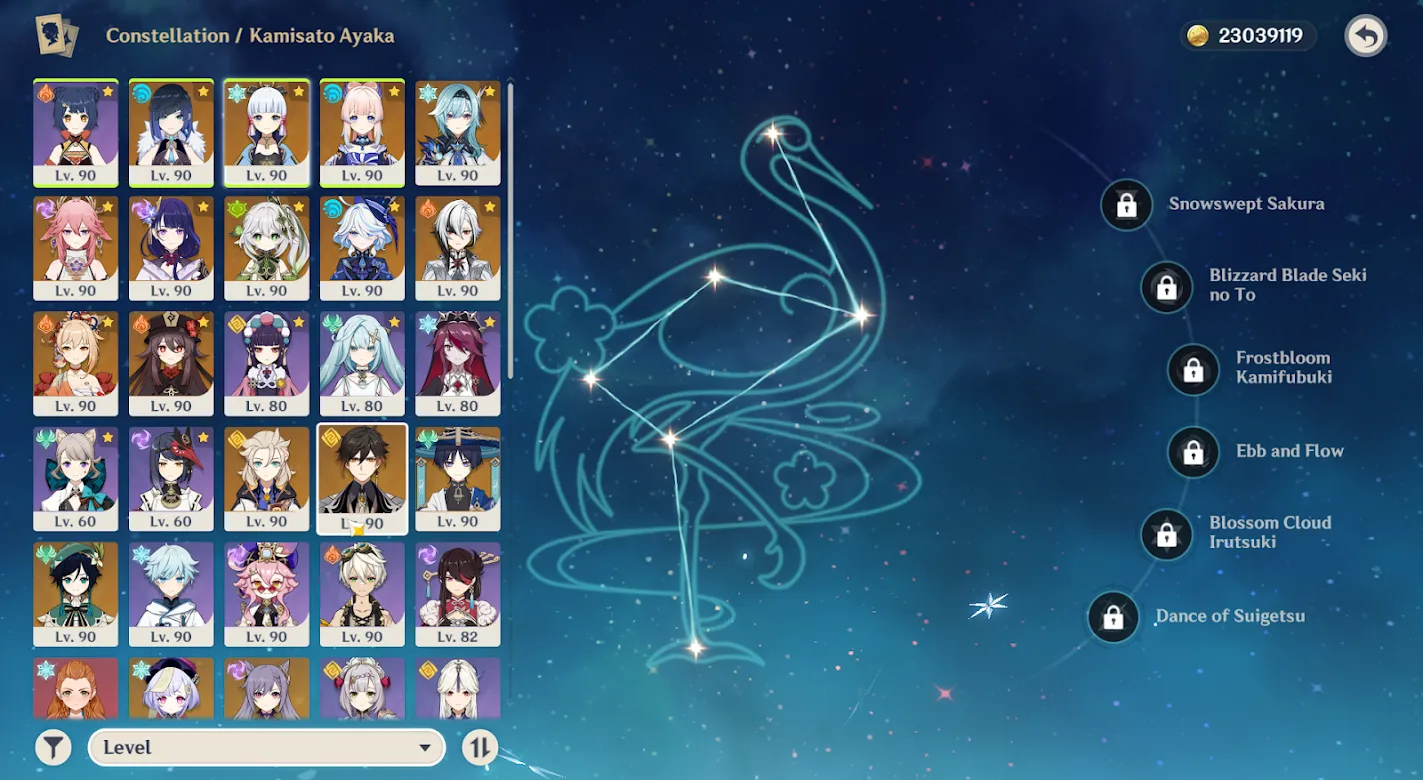1423x780 pixels.
Task: Select the Blossom Cloud Irutsuki label
Action: [1270, 532]
